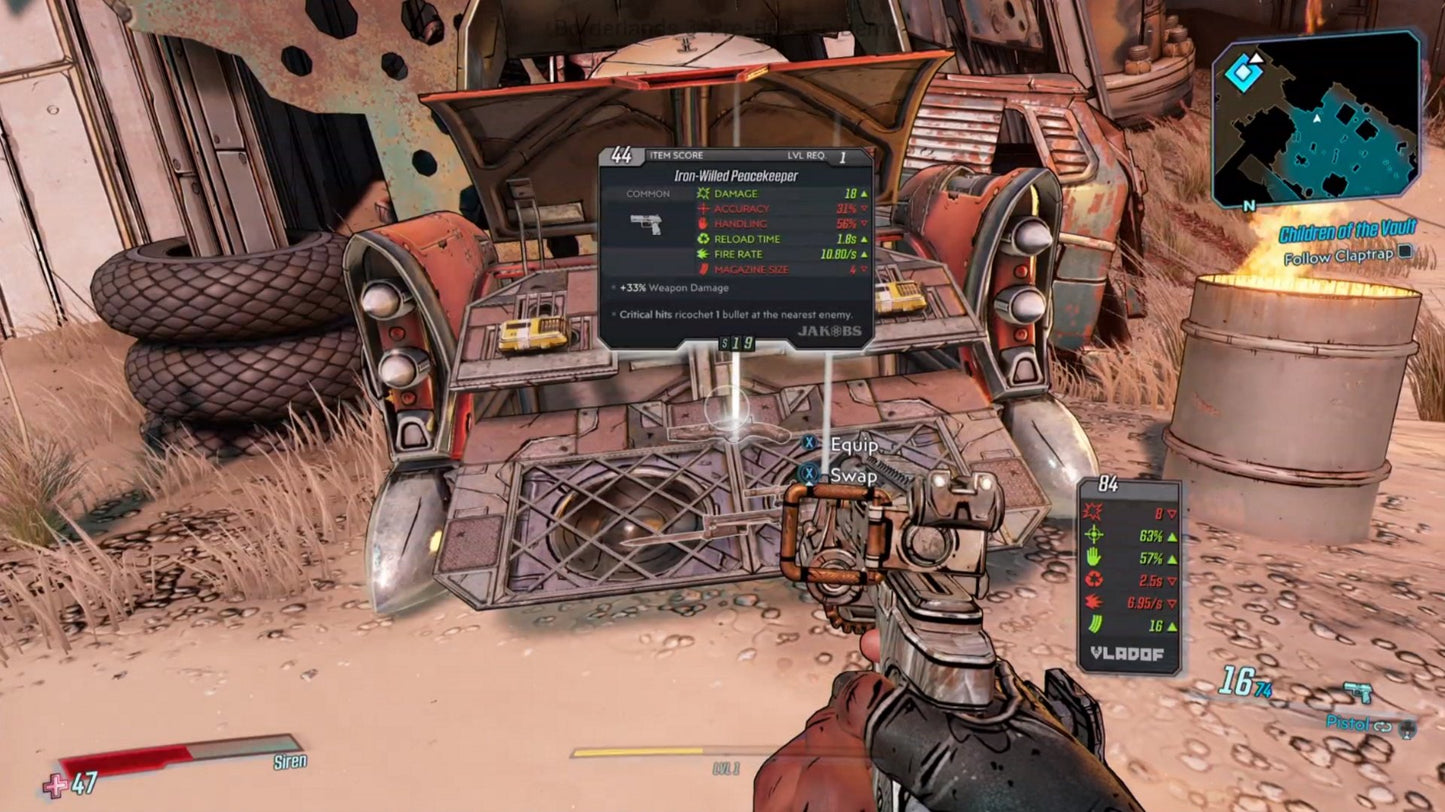The height and width of the screenshot is (812, 1445).
Task: Click the pistol thumbnail in the item card
Action: [x=646, y=222]
